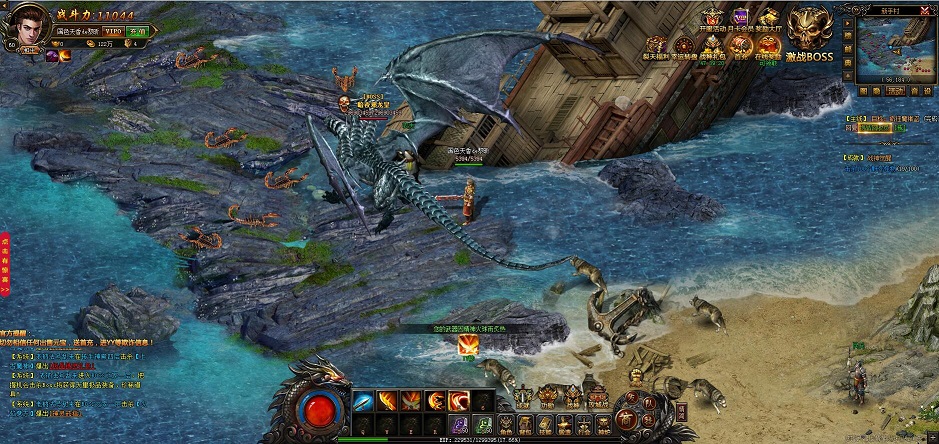The width and height of the screenshot is (939, 444).
Task: Activate the crescent fire slash skill
Action: coord(459,401)
